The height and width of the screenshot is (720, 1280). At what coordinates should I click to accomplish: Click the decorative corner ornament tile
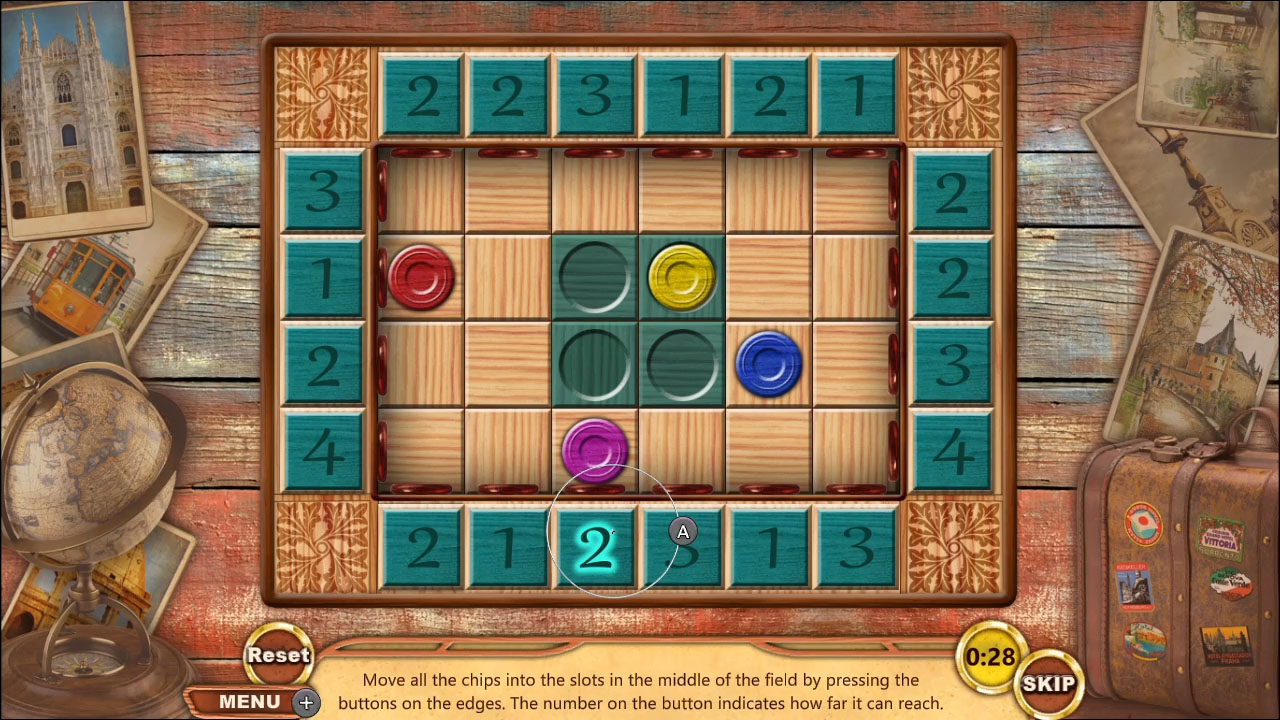tap(321, 93)
